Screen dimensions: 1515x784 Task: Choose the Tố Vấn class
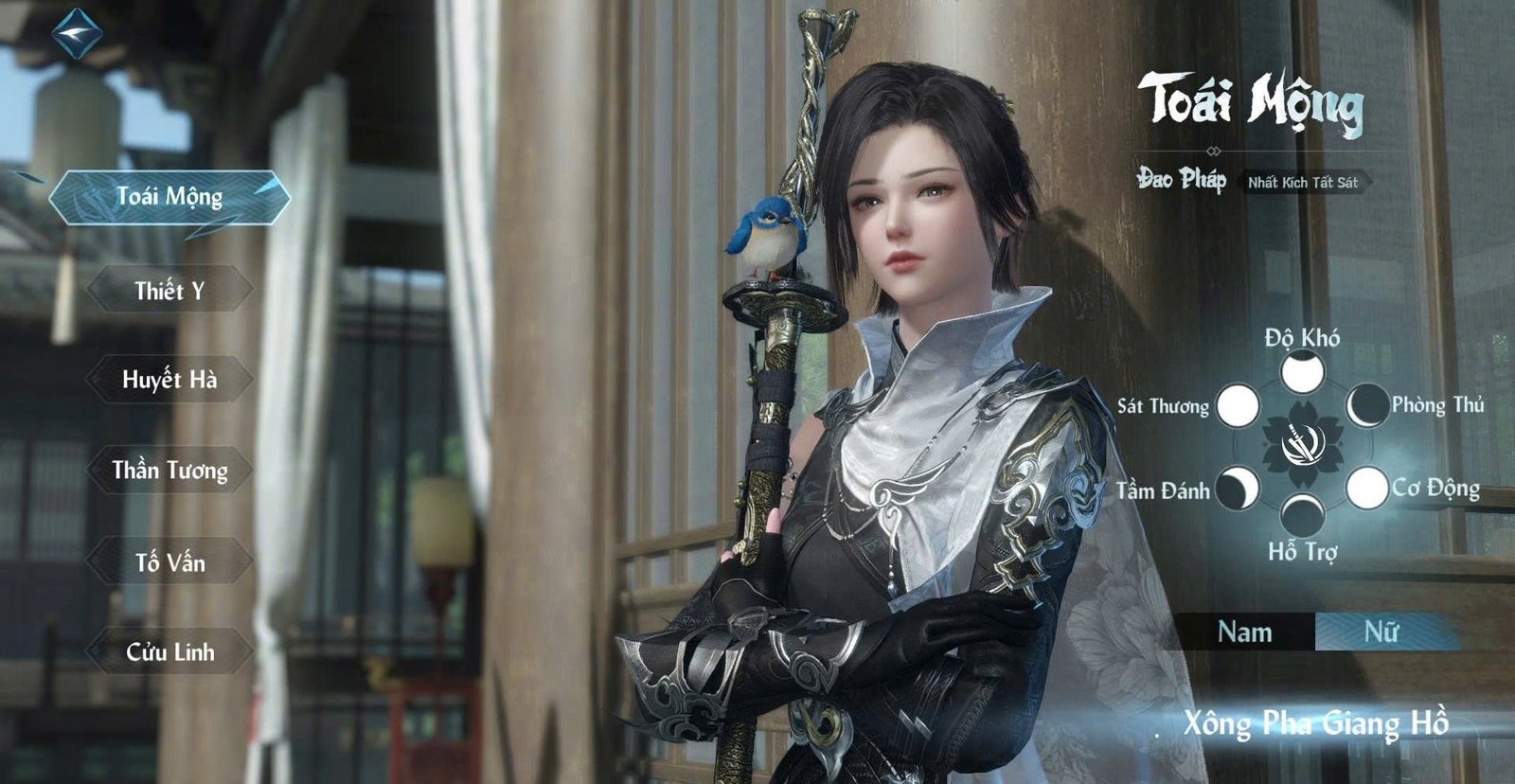[169, 562]
